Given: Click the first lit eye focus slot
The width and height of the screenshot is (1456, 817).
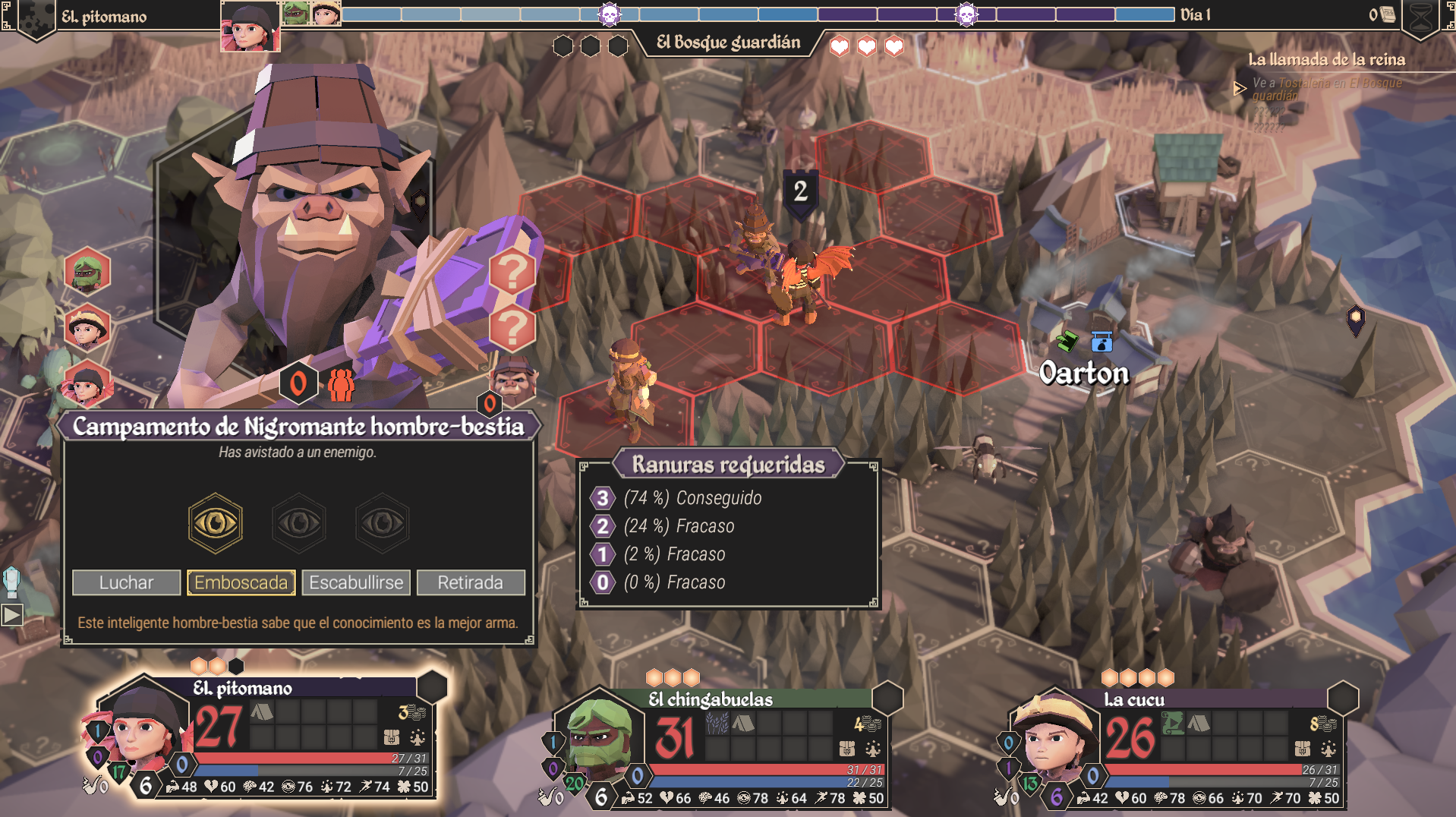Looking at the screenshot, I should (216, 522).
